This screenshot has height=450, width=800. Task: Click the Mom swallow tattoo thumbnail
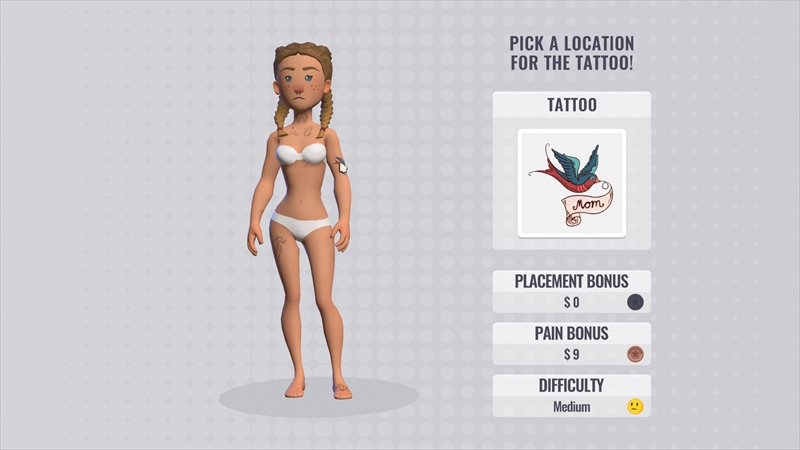[571, 184]
